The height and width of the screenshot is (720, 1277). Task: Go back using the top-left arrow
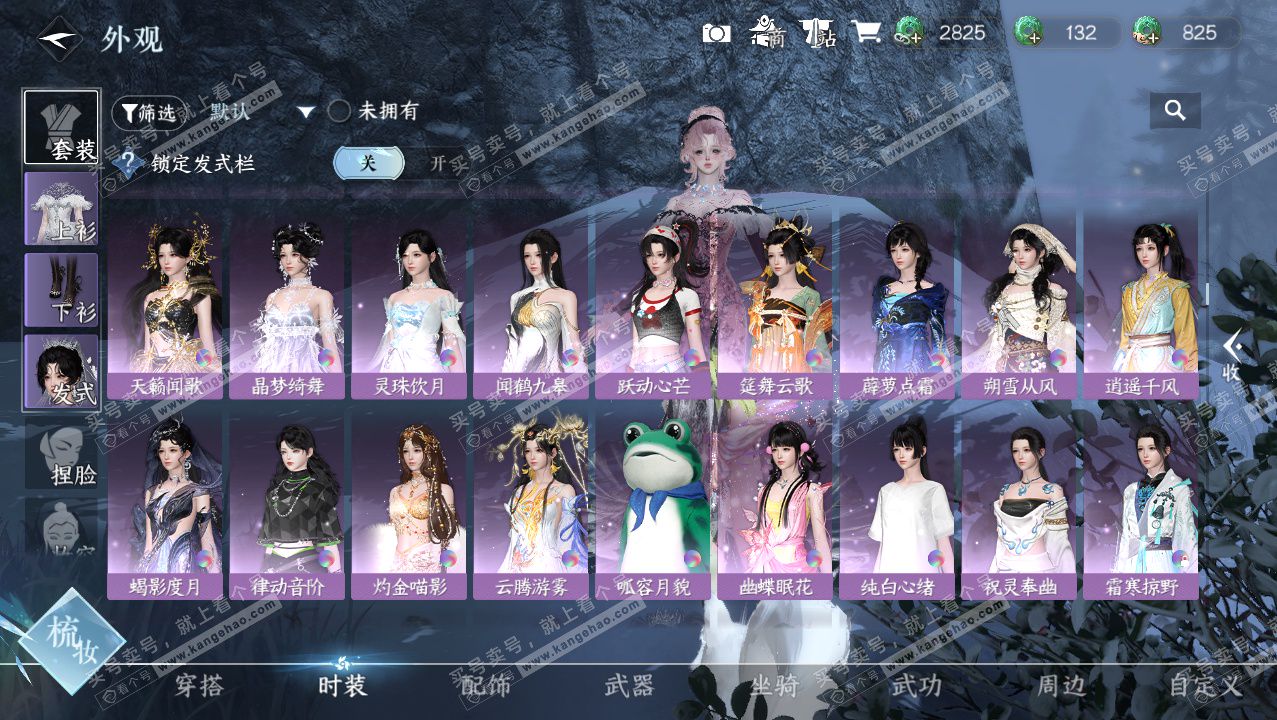(59, 39)
